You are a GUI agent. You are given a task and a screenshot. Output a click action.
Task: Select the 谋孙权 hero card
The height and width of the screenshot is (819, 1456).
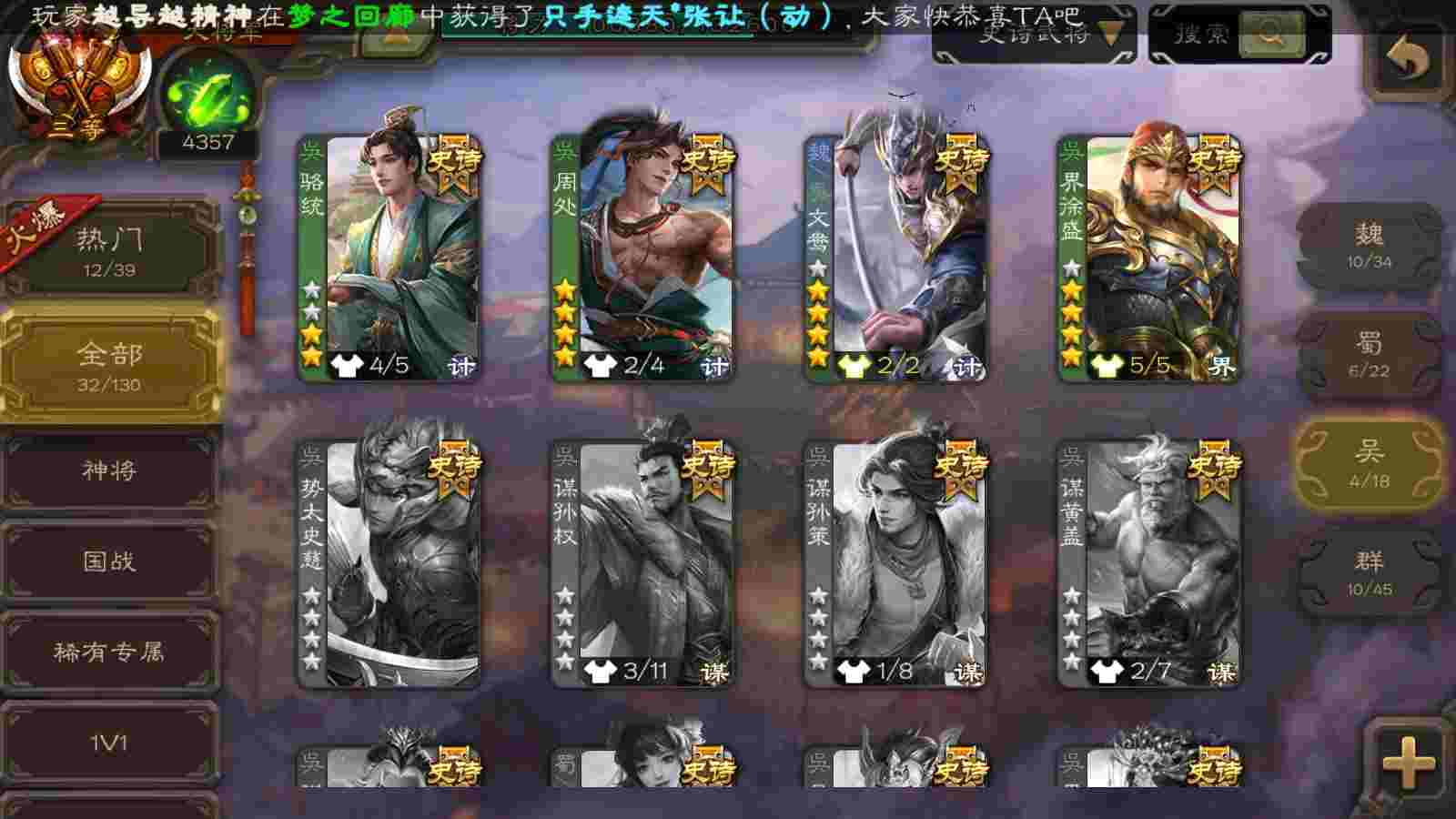[642, 563]
